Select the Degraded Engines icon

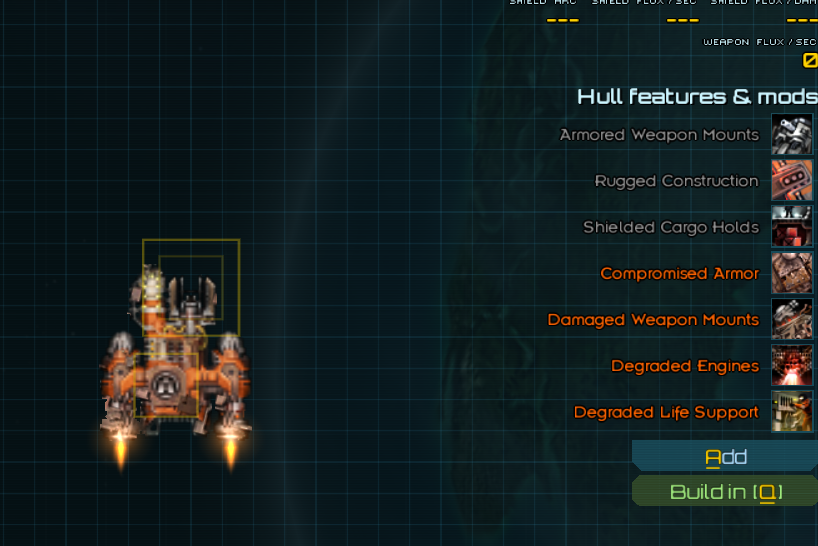[x=792, y=366]
